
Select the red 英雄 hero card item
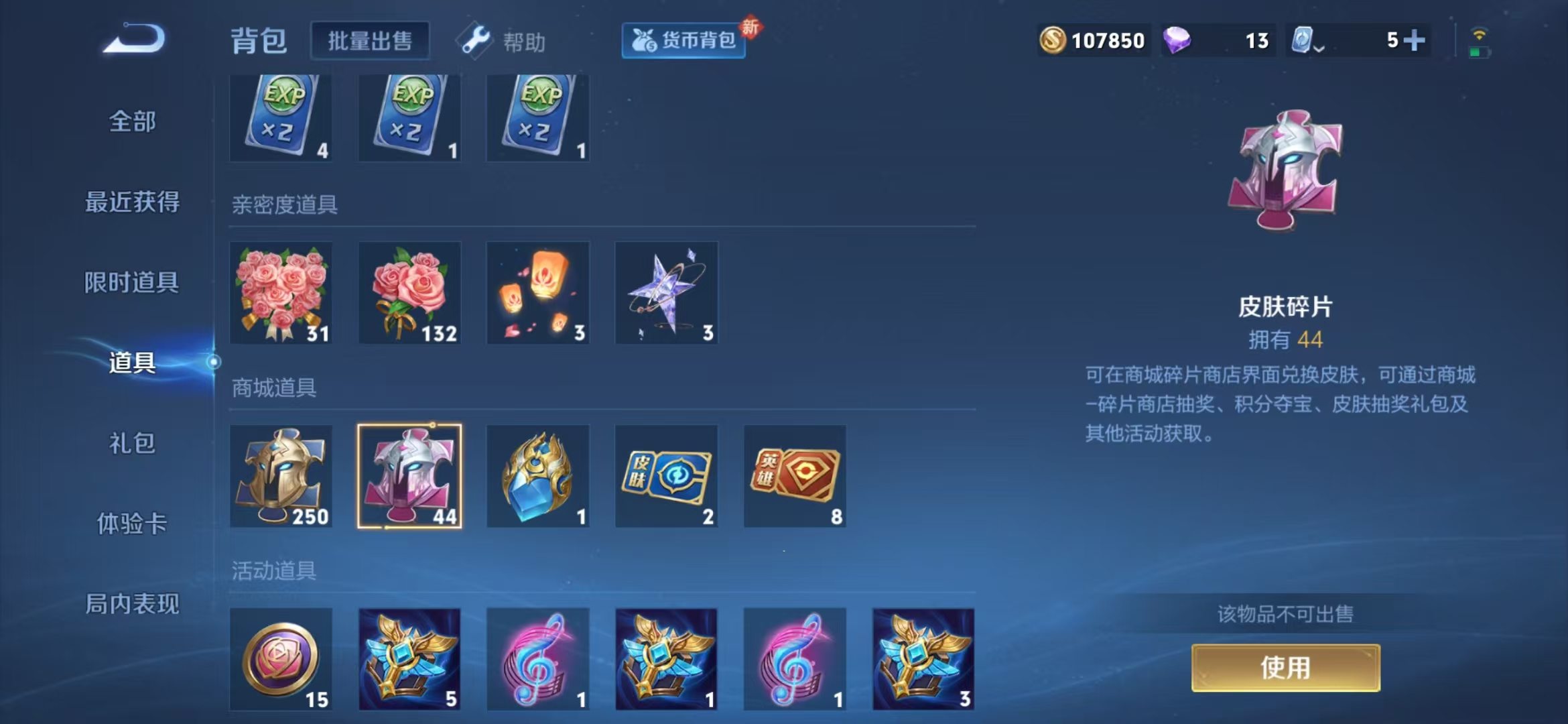(795, 477)
